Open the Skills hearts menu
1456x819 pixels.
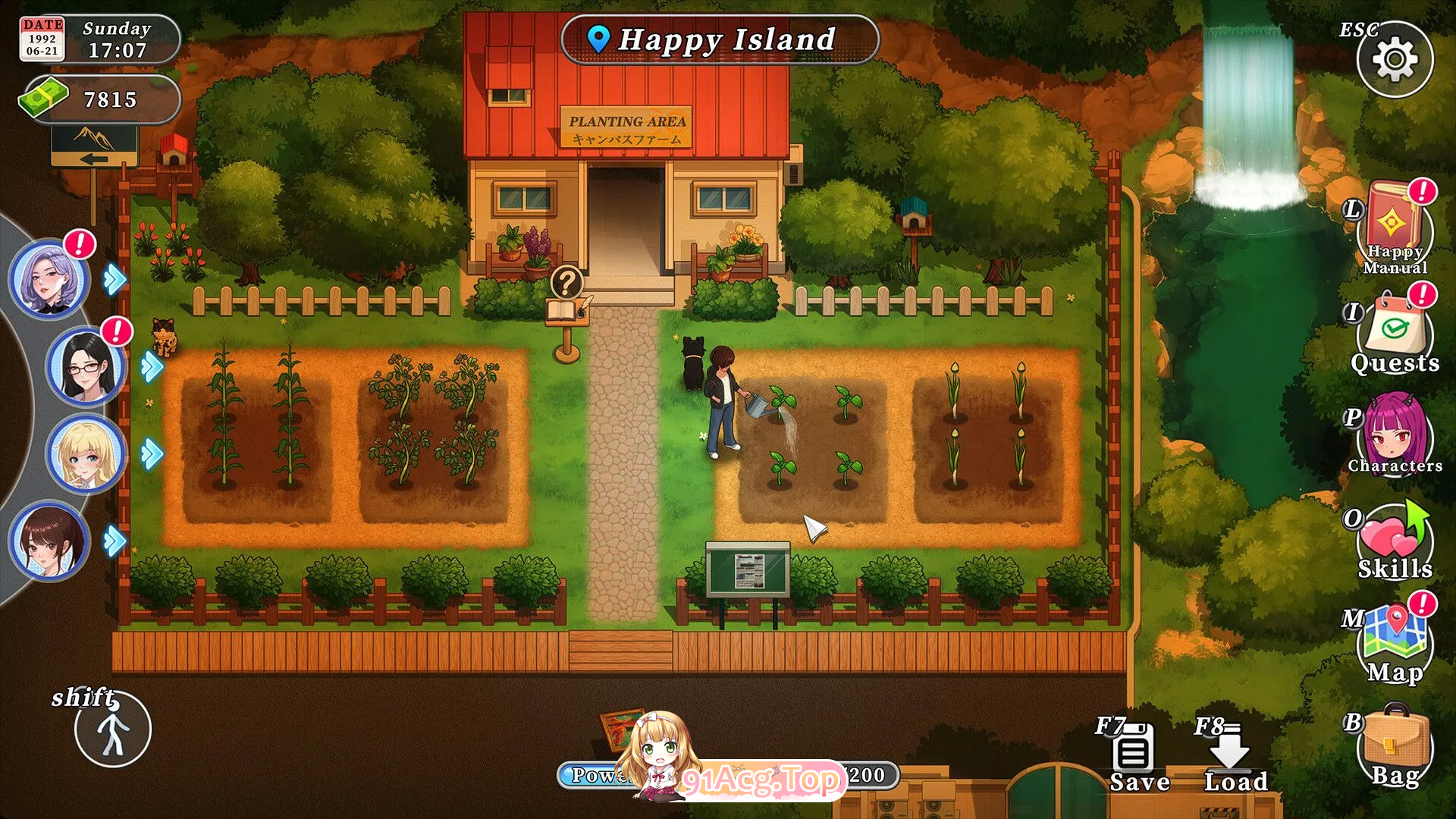[1394, 541]
